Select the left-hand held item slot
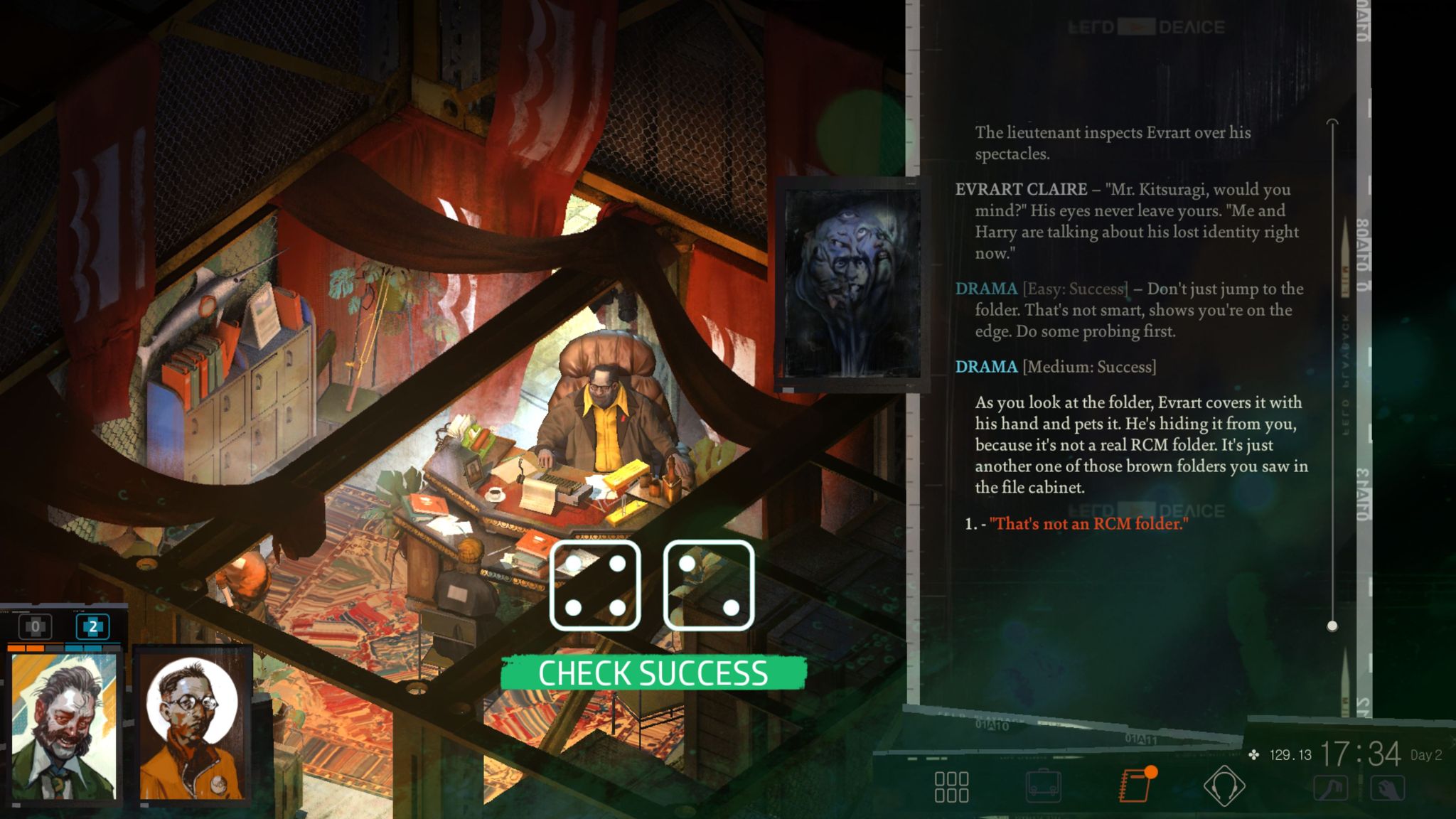 coord(1330,788)
